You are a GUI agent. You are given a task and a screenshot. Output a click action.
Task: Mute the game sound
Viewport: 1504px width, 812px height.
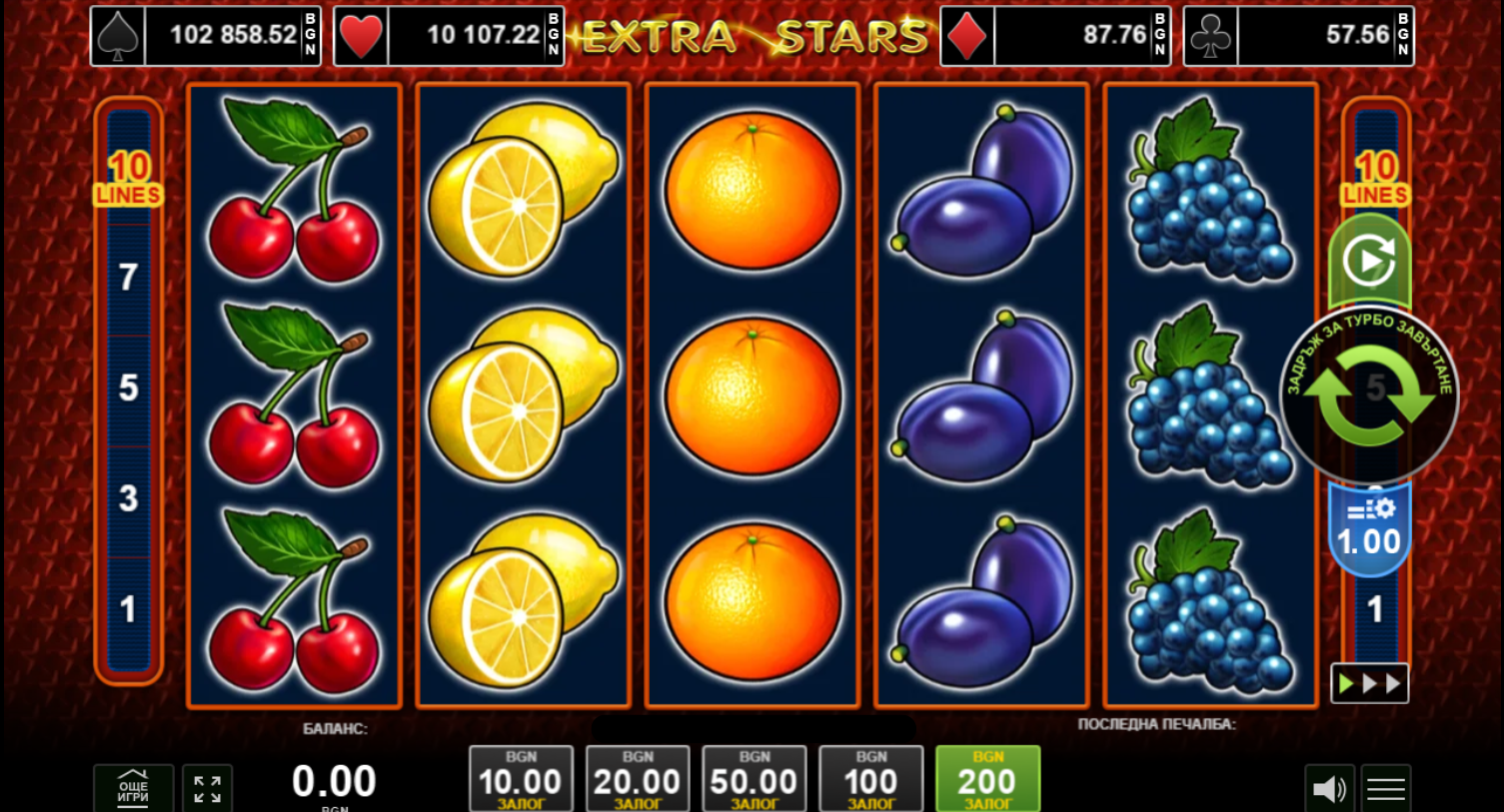tap(1329, 789)
